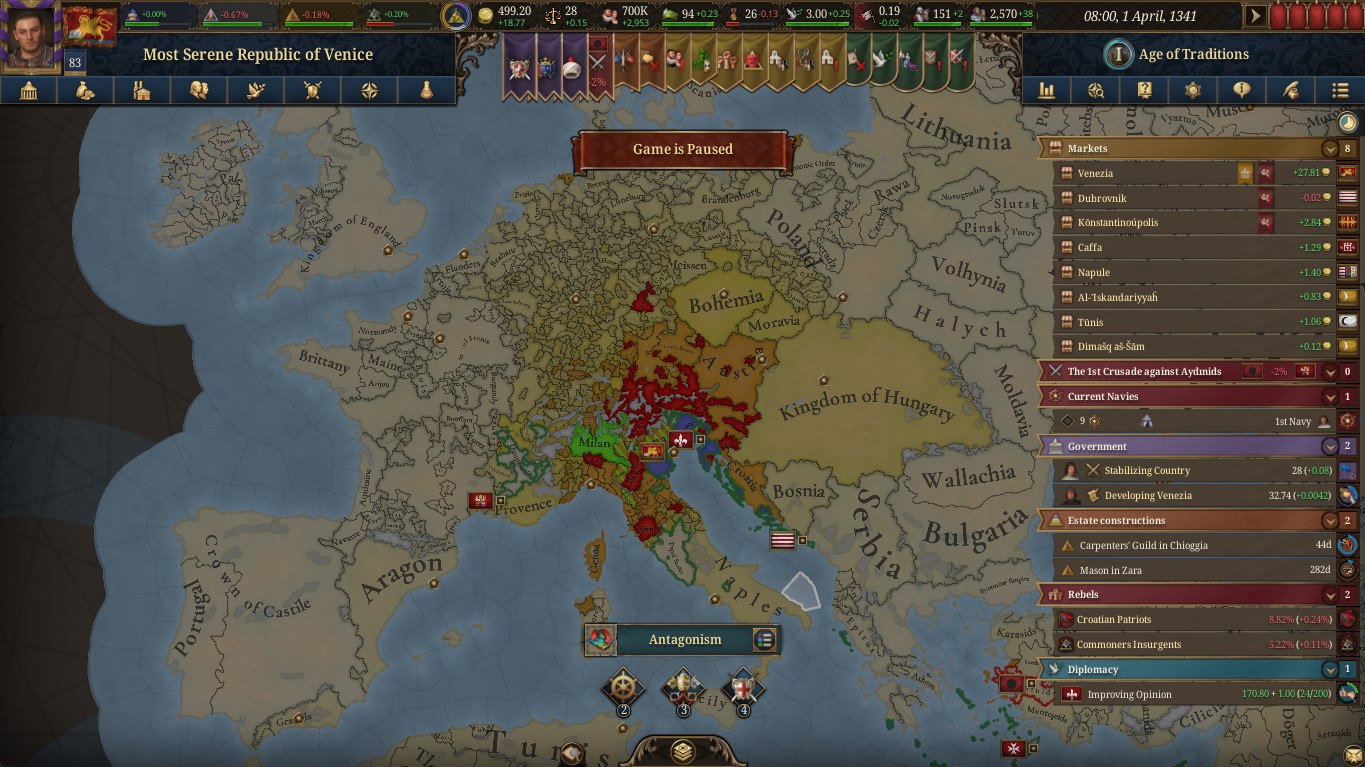
Task: Choose the ship wheel map mode shortcut
Action: (623, 687)
